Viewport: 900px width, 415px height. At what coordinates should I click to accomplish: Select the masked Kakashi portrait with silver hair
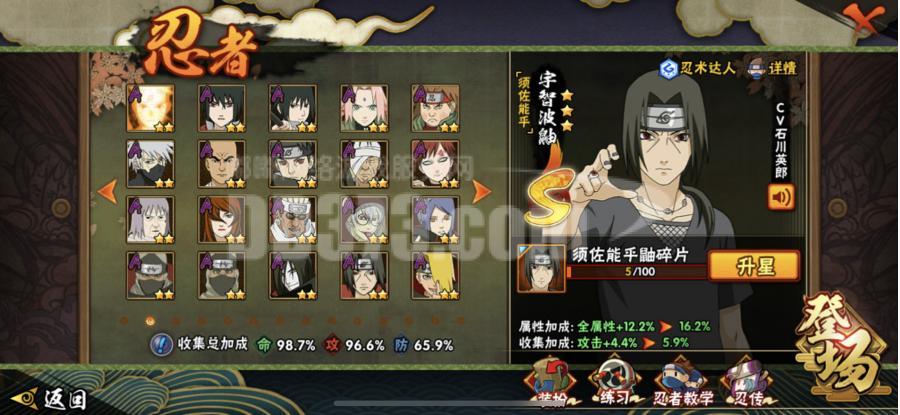pos(149,163)
